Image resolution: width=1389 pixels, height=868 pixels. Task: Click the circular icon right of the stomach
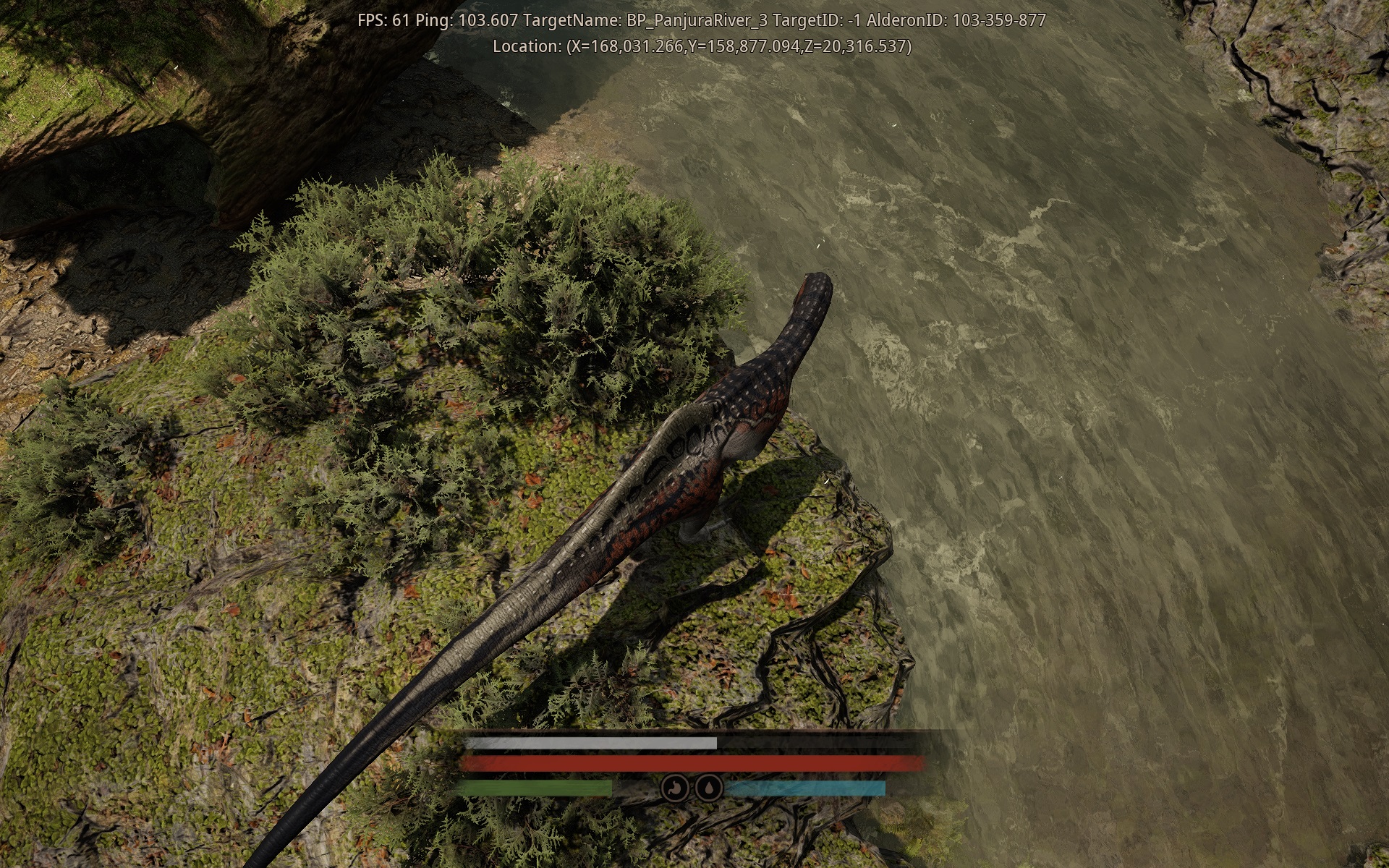tap(708, 788)
